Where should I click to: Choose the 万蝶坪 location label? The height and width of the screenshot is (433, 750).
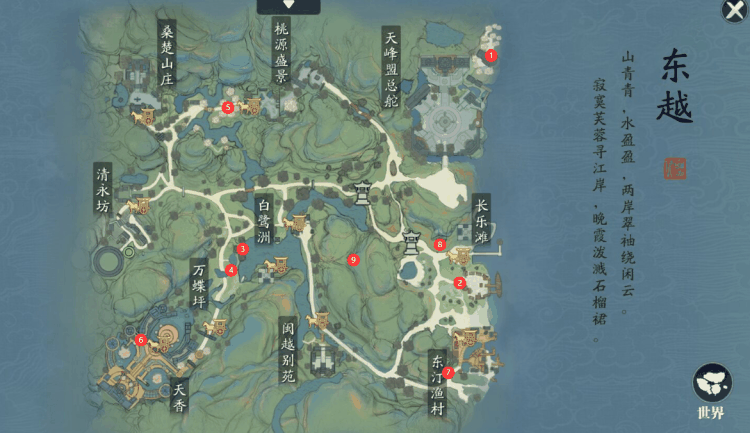[199, 286]
